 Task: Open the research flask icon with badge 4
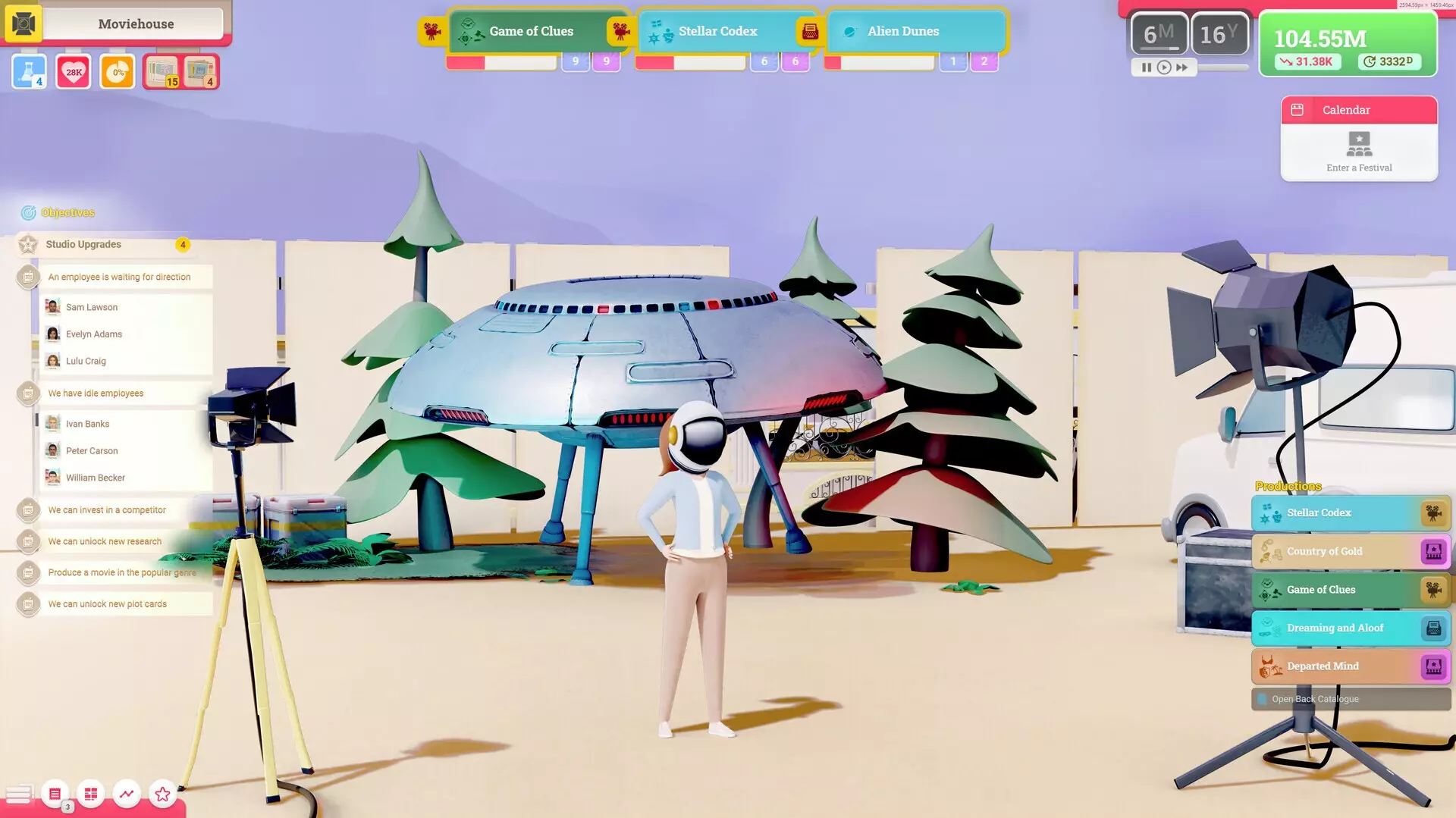coord(28,71)
